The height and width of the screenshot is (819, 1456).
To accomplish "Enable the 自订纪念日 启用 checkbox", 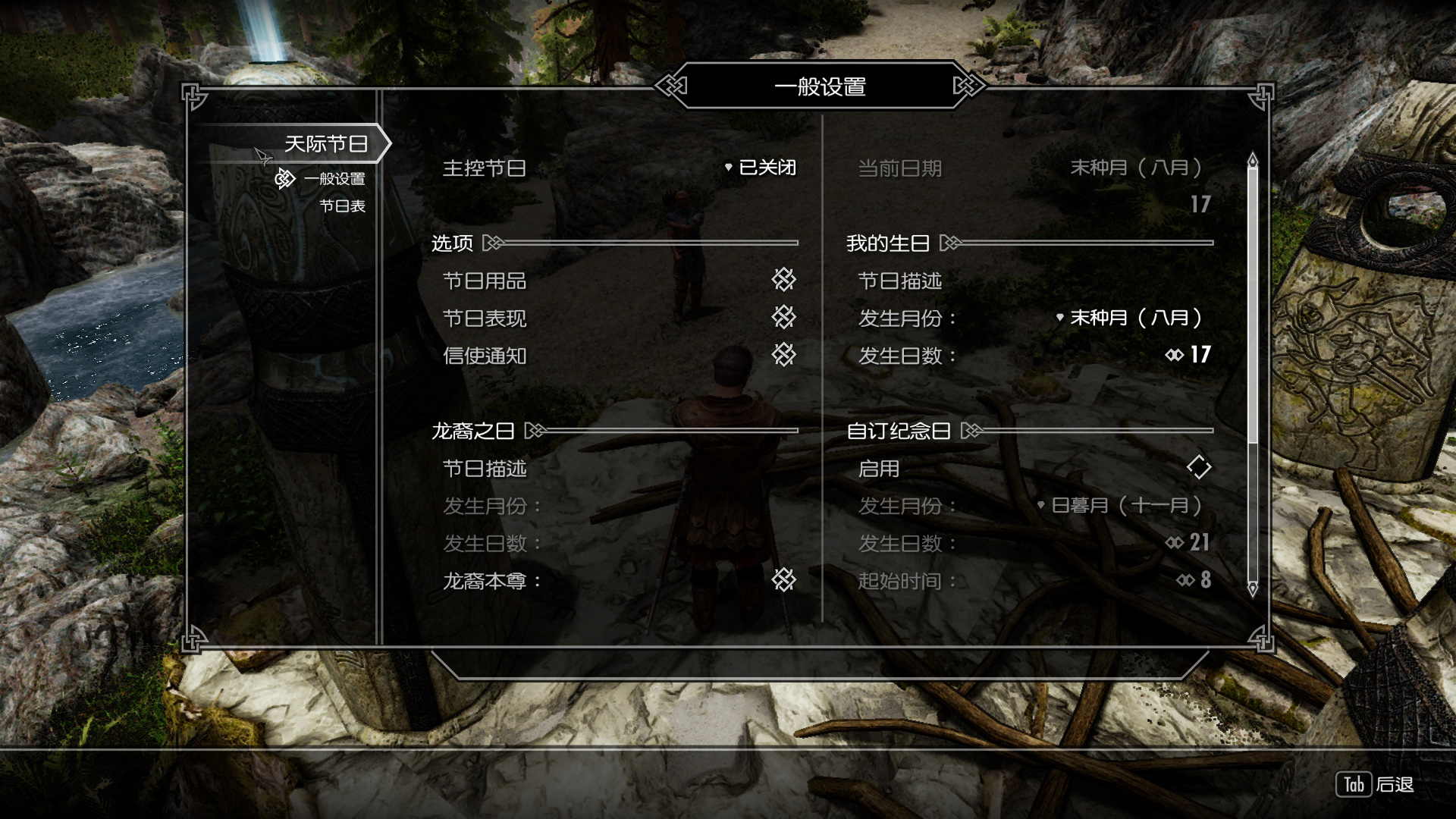I will click(1198, 467).
